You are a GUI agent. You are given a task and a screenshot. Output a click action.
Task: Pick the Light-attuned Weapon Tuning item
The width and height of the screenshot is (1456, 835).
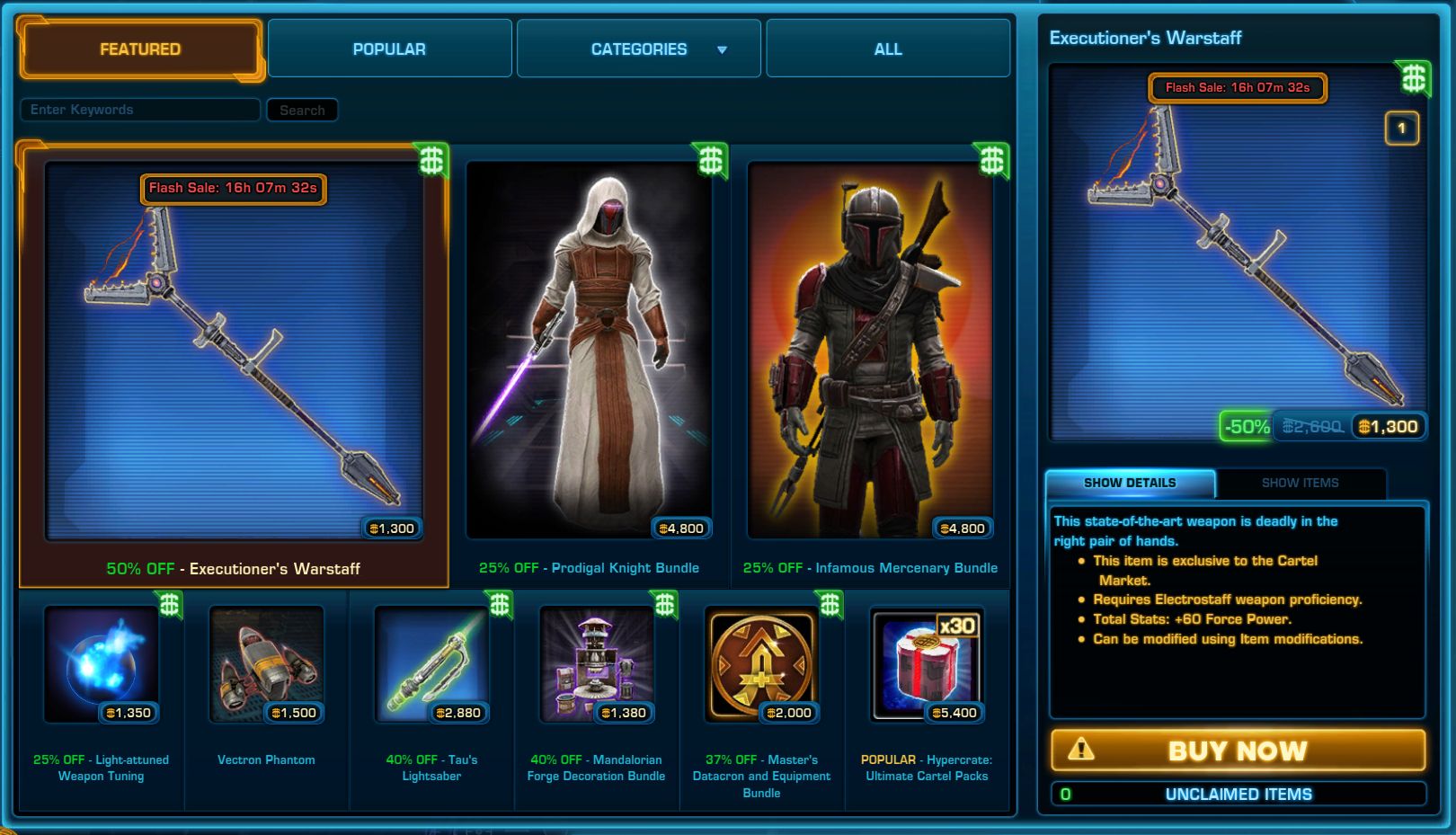(x=102, y=665)
